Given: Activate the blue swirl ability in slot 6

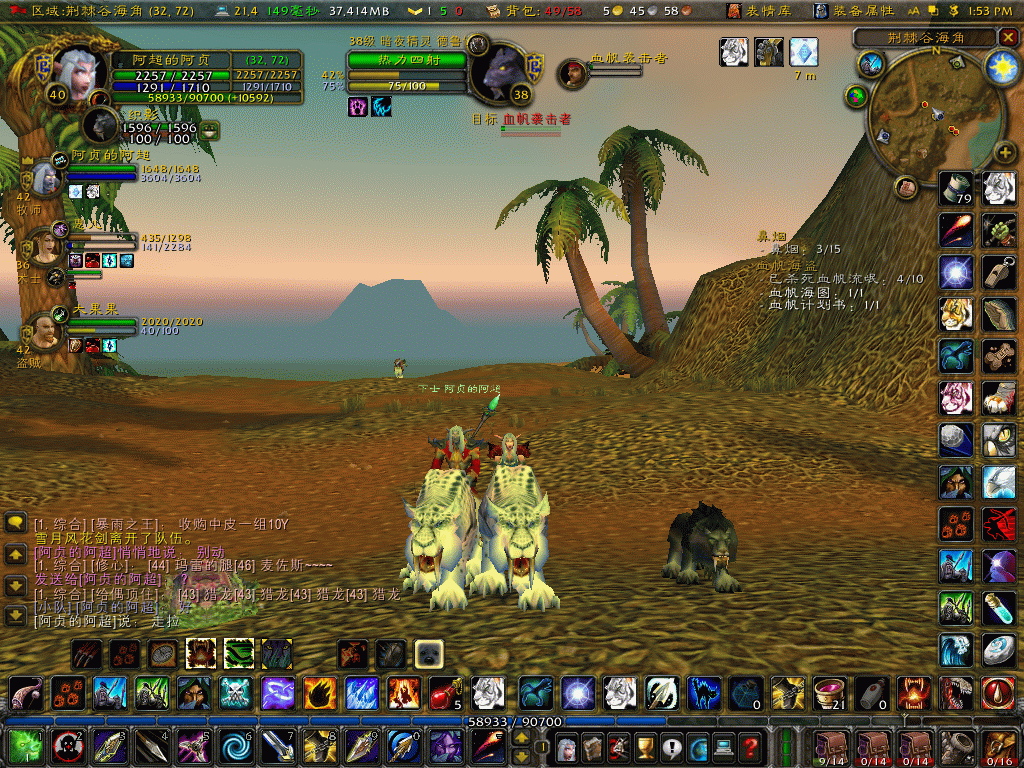Looking at the screenshot, I should [235, 746].
